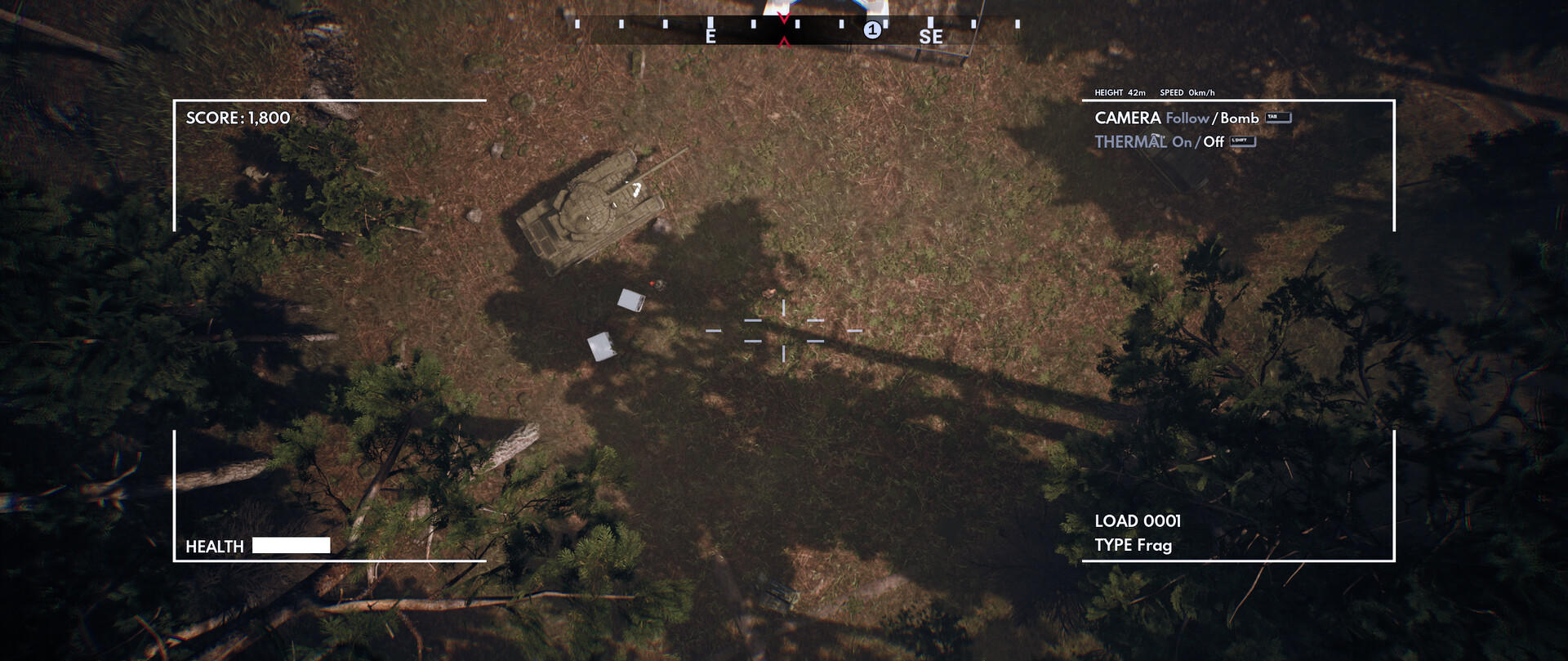This screenshot has height=661, width=1568.
Task: Toggle THERMAL to Off
Action: click(1212, 141)
